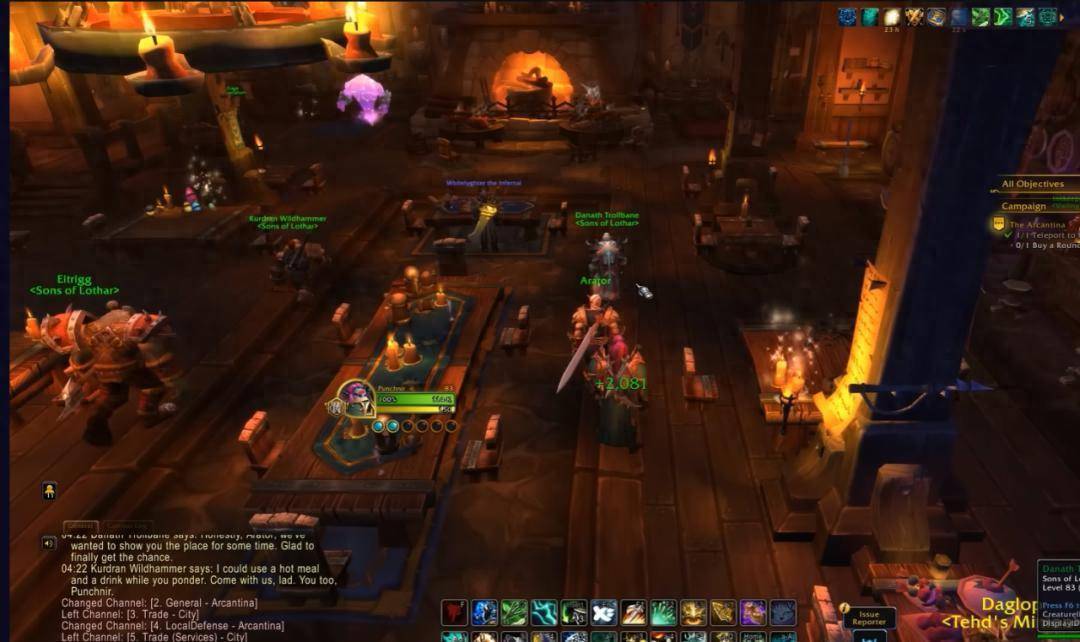Image resolution: width=1080 pixels, height=642 pixels.
Task: Activate the white paw print ability
Action: (x=603, y=612)
